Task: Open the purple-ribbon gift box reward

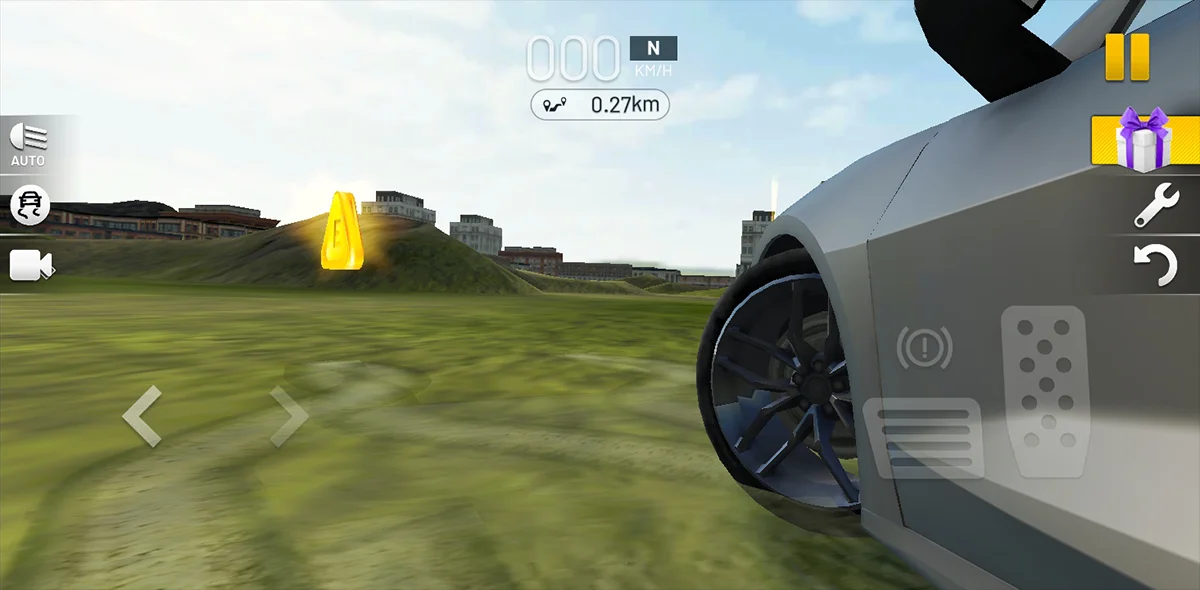Action: coord(1144,141)
